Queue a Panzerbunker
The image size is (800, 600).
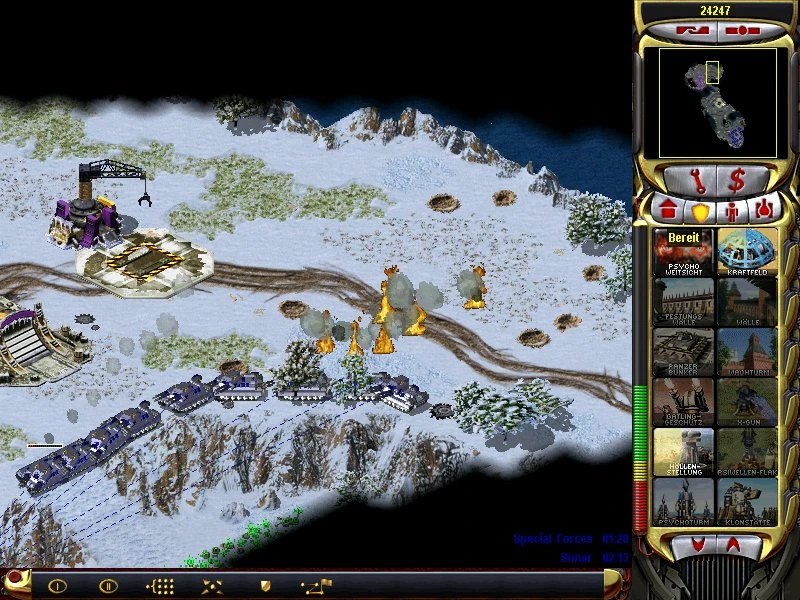[x=683, y=353]
